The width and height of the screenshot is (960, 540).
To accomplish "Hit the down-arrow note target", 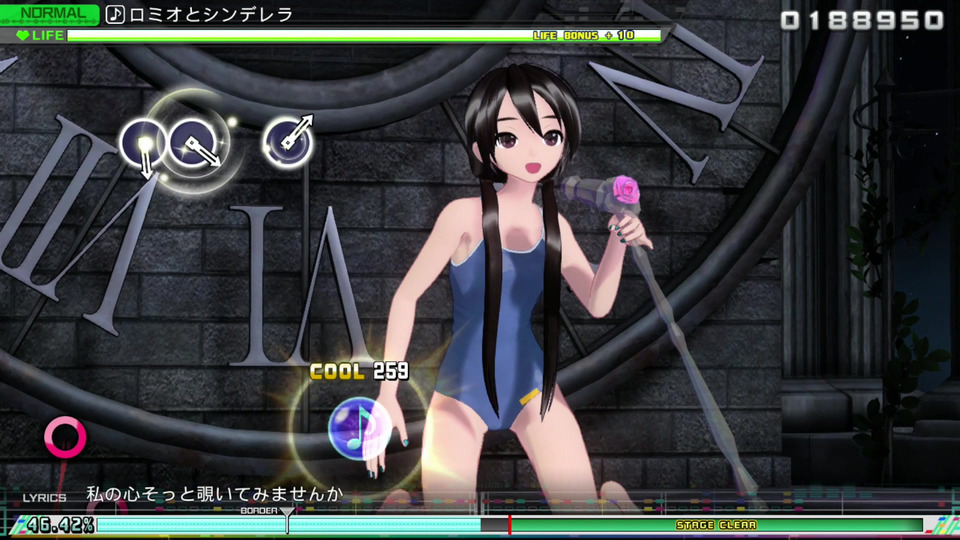I will [143, 145].
